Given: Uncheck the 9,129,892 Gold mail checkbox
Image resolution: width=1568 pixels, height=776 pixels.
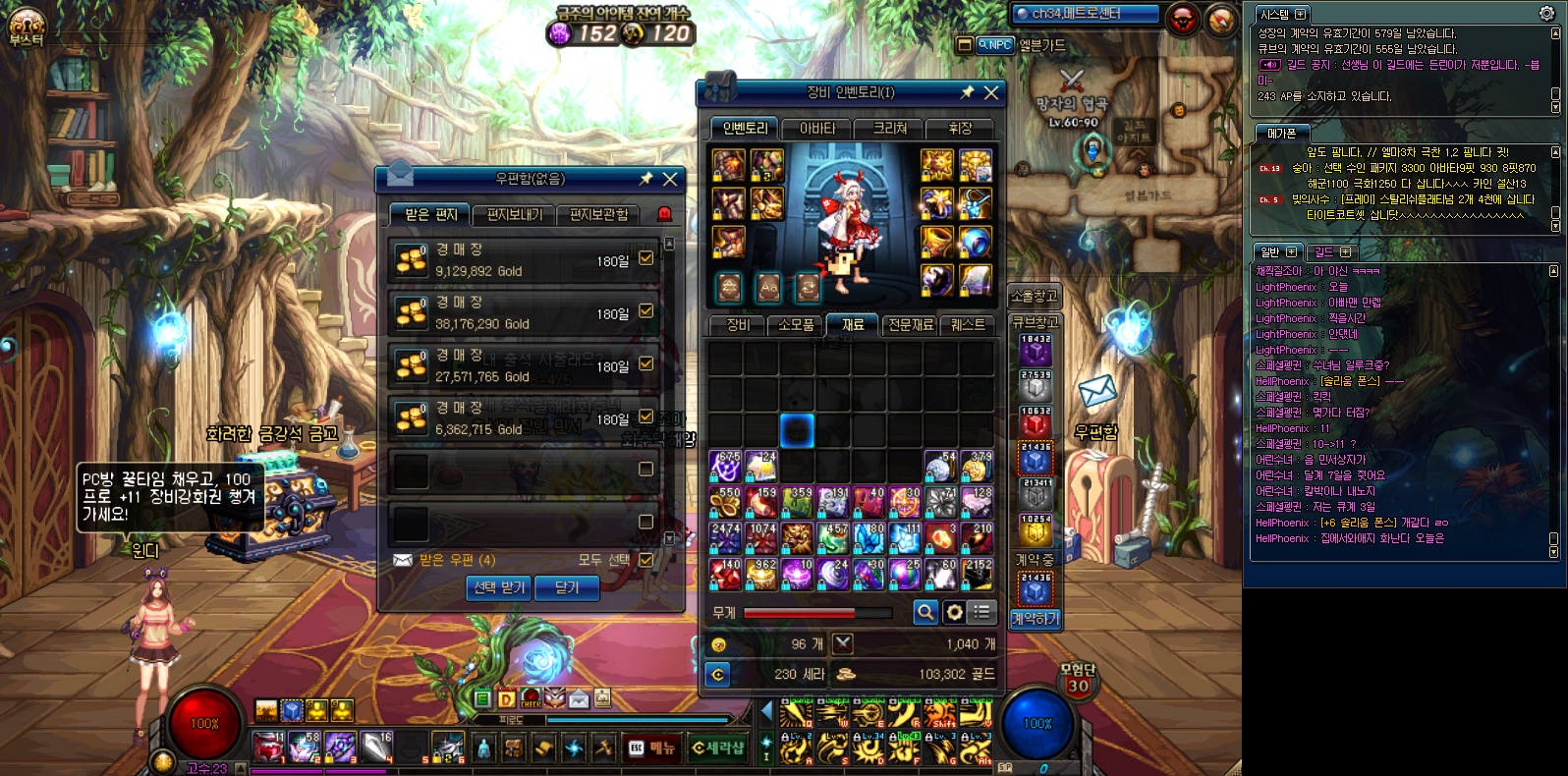Looking at the screenshot, I should pos(645,258).
